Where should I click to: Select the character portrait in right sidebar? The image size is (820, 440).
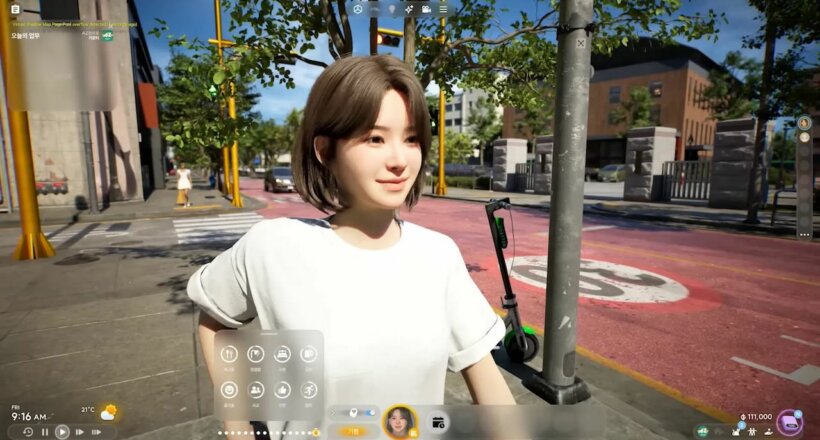(804, 123)
